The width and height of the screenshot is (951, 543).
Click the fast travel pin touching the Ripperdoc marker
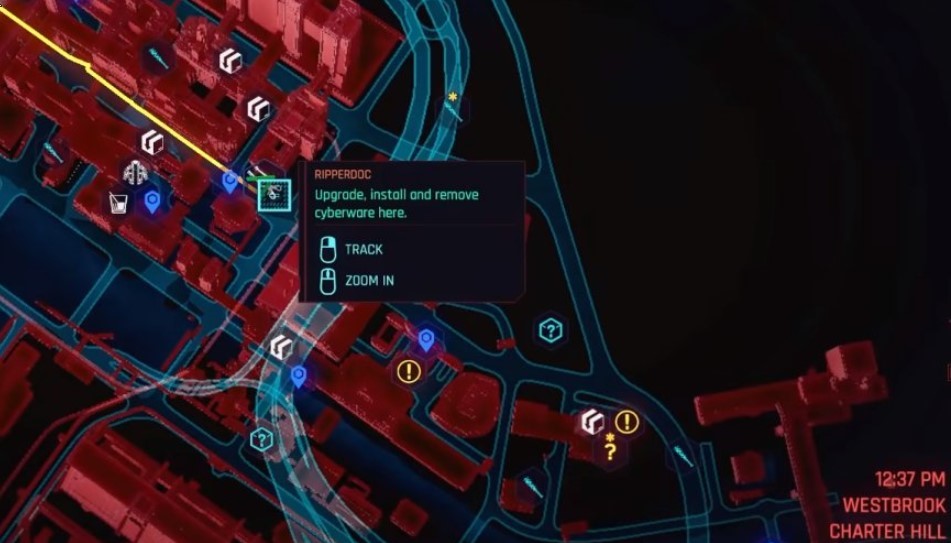[x=231, y=182]
